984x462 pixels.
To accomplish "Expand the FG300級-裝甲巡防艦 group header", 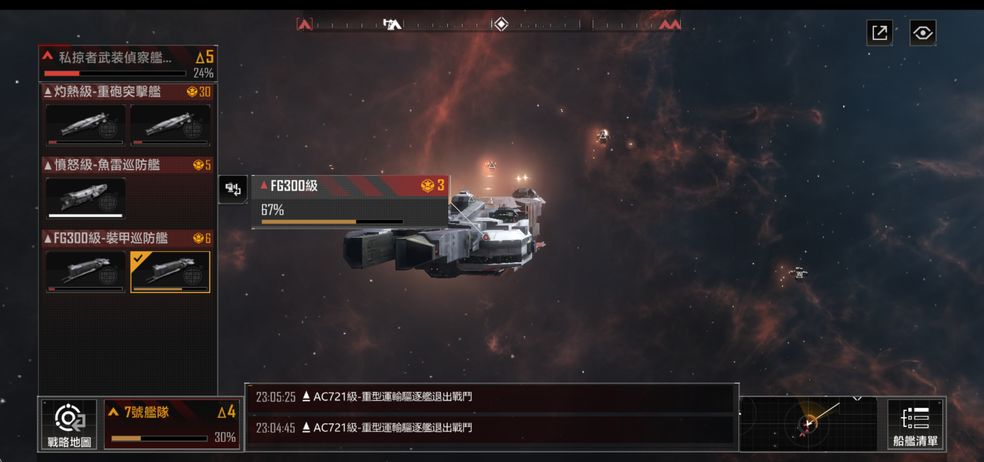I will click(x=128, y=238).
